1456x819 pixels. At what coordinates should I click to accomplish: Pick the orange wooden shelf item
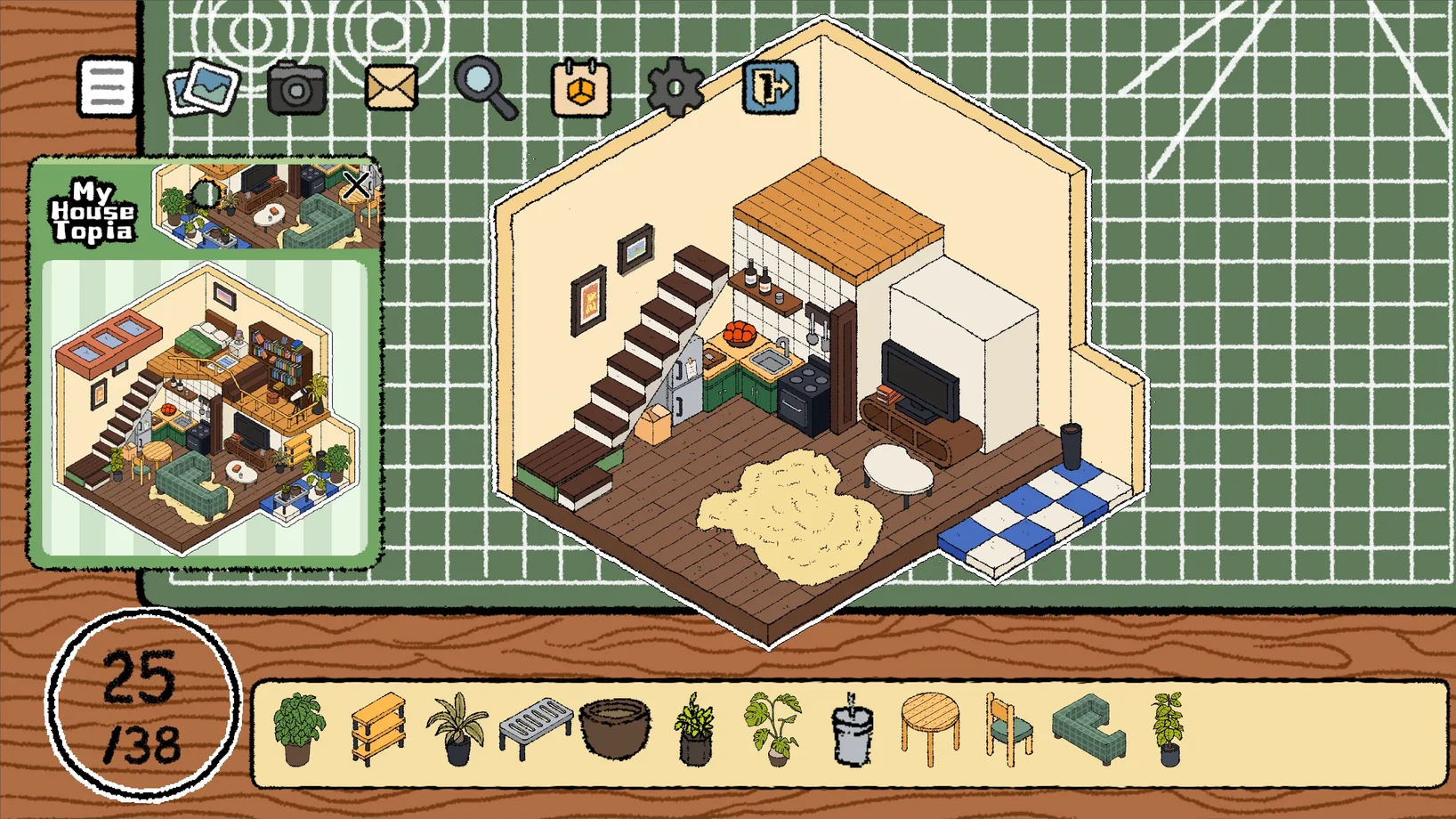[379, 729]
